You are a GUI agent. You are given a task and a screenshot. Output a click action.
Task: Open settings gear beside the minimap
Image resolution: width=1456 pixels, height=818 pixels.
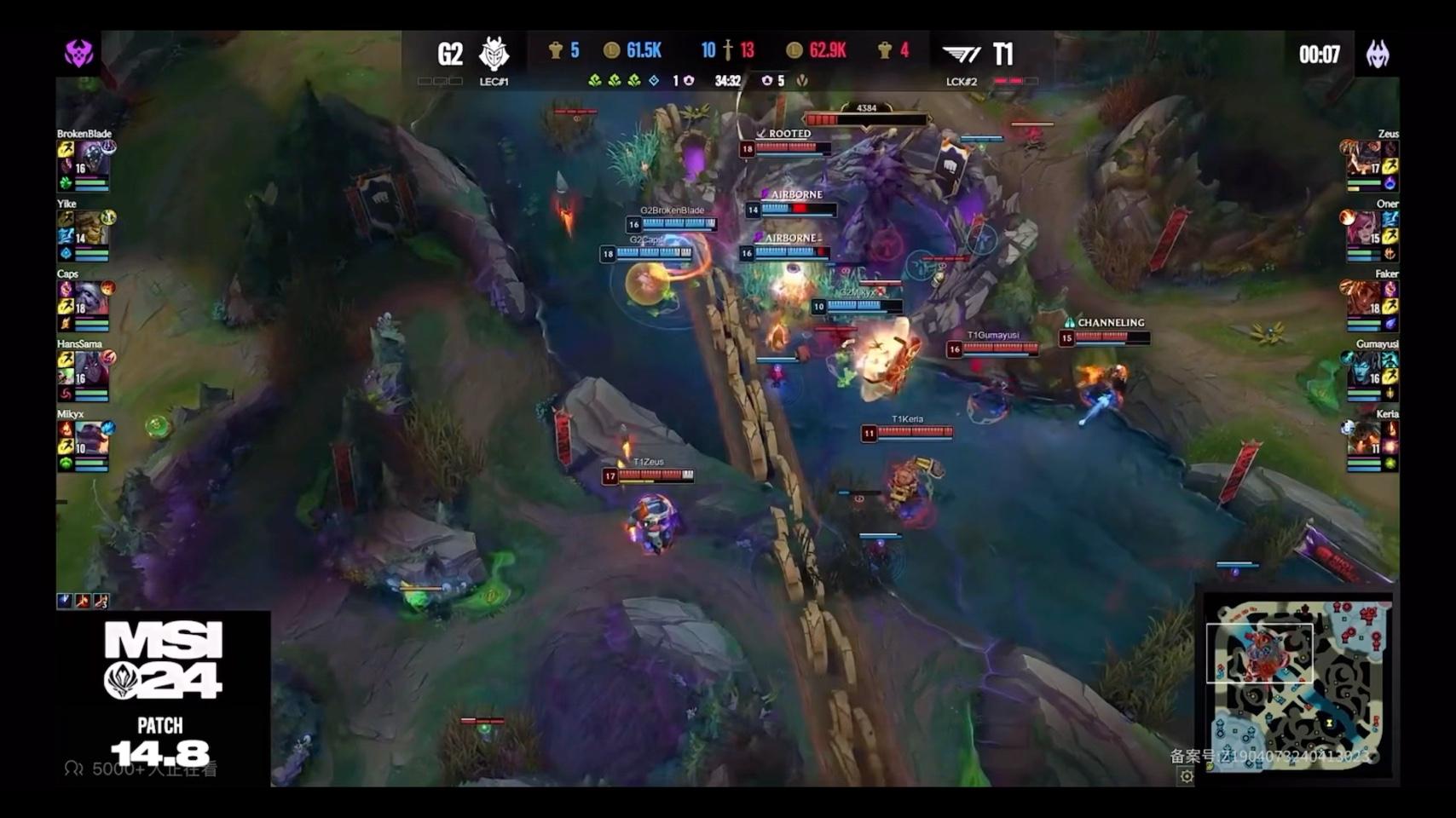(x=1186, y=775)
